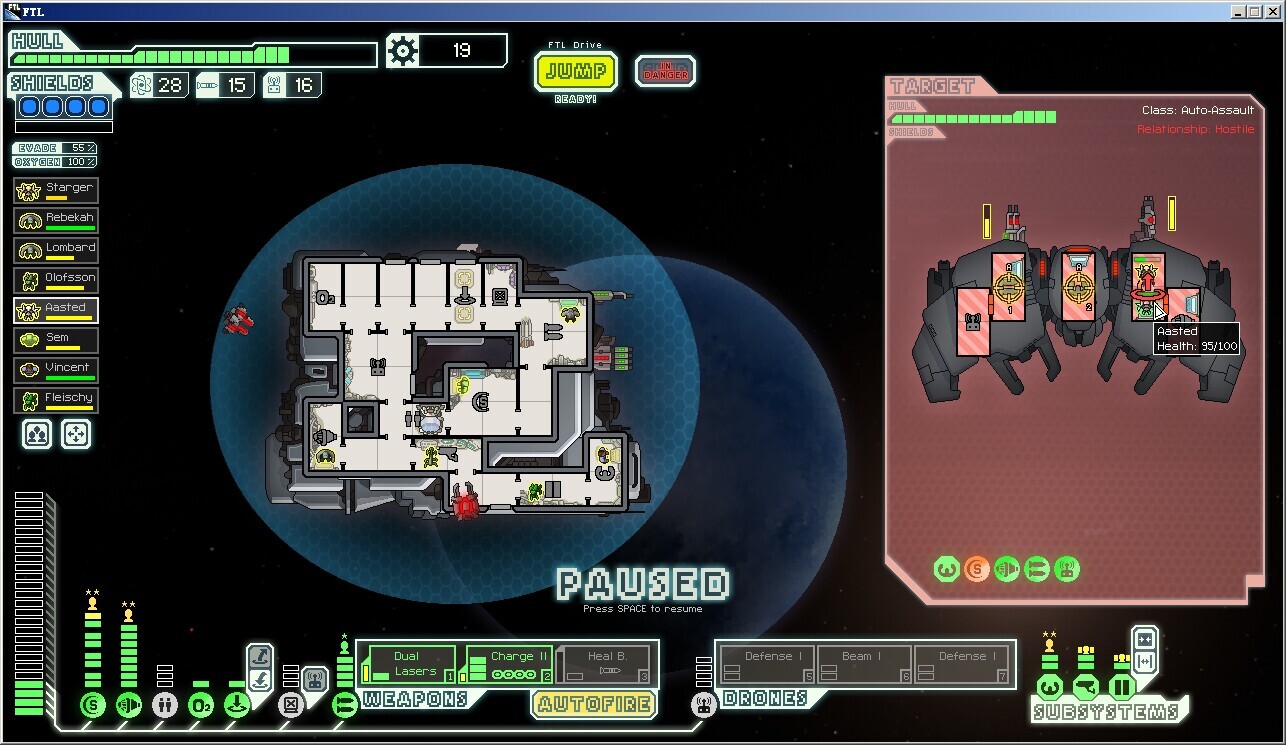Screen dimensions: 1286x745
Task: Click the shields system icon
Action: click(92, 705)
